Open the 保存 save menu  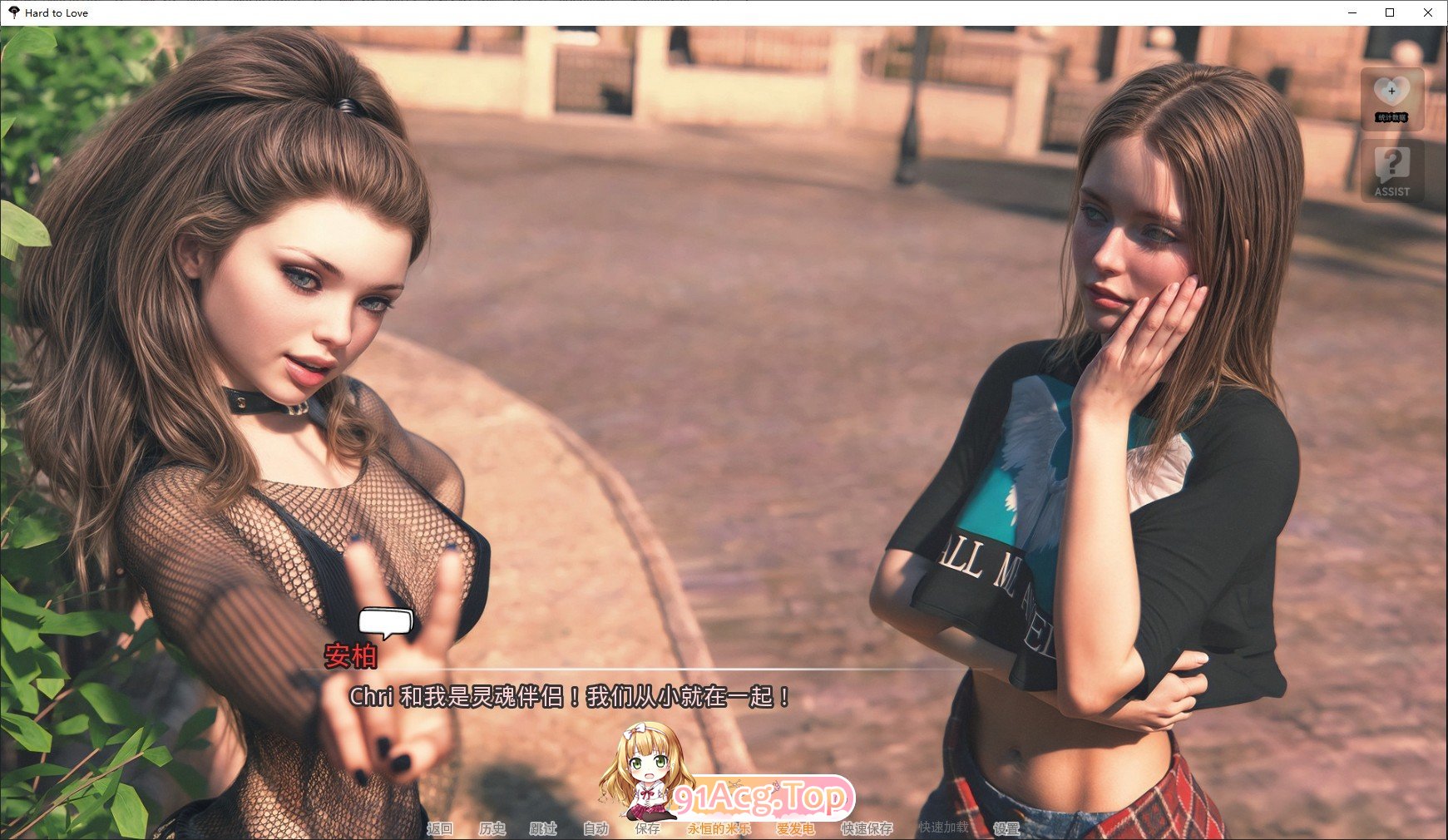(647, 828)
